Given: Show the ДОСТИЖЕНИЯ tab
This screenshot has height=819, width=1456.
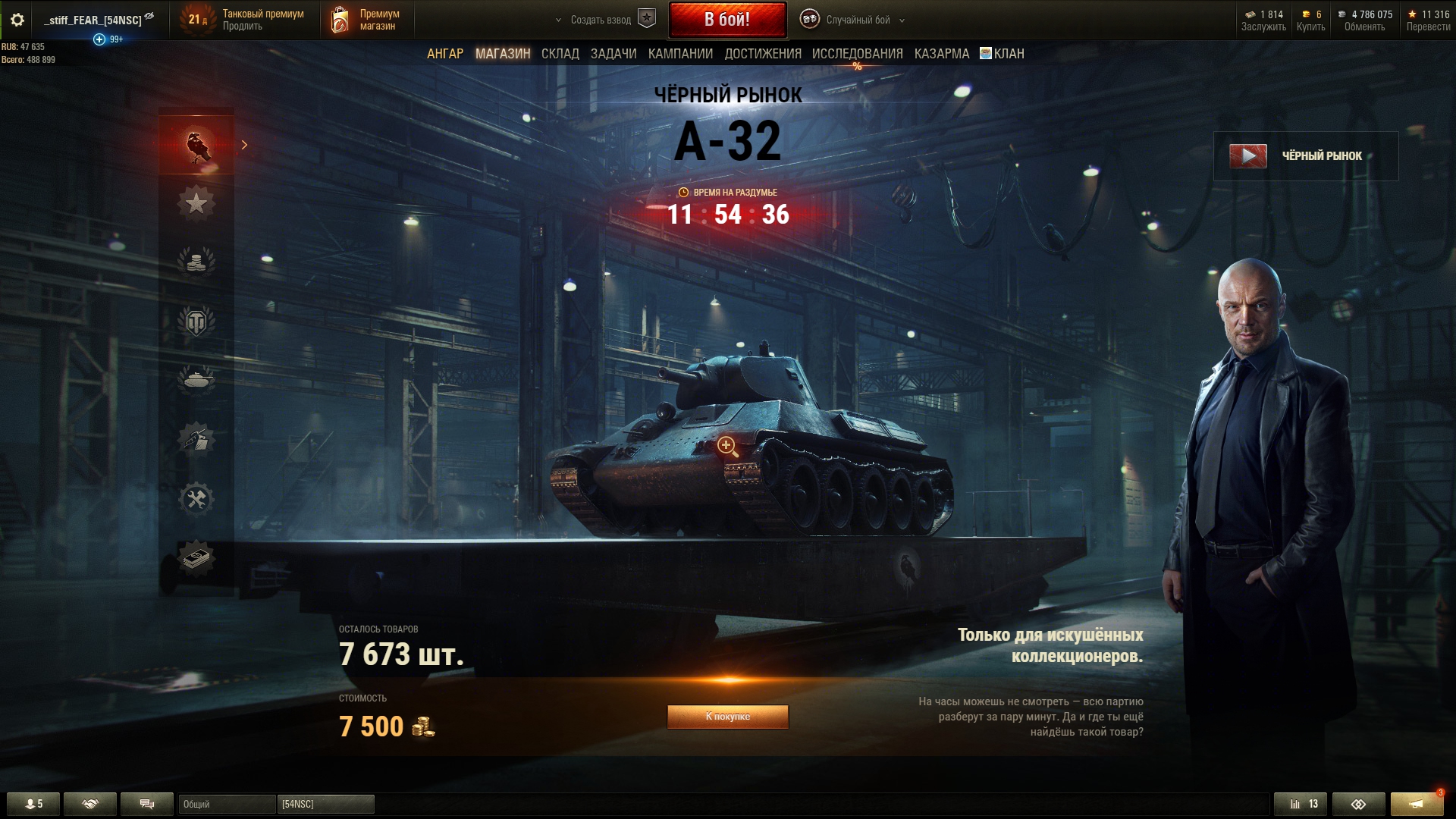Looking at the screenshot, I should (762, 54).
